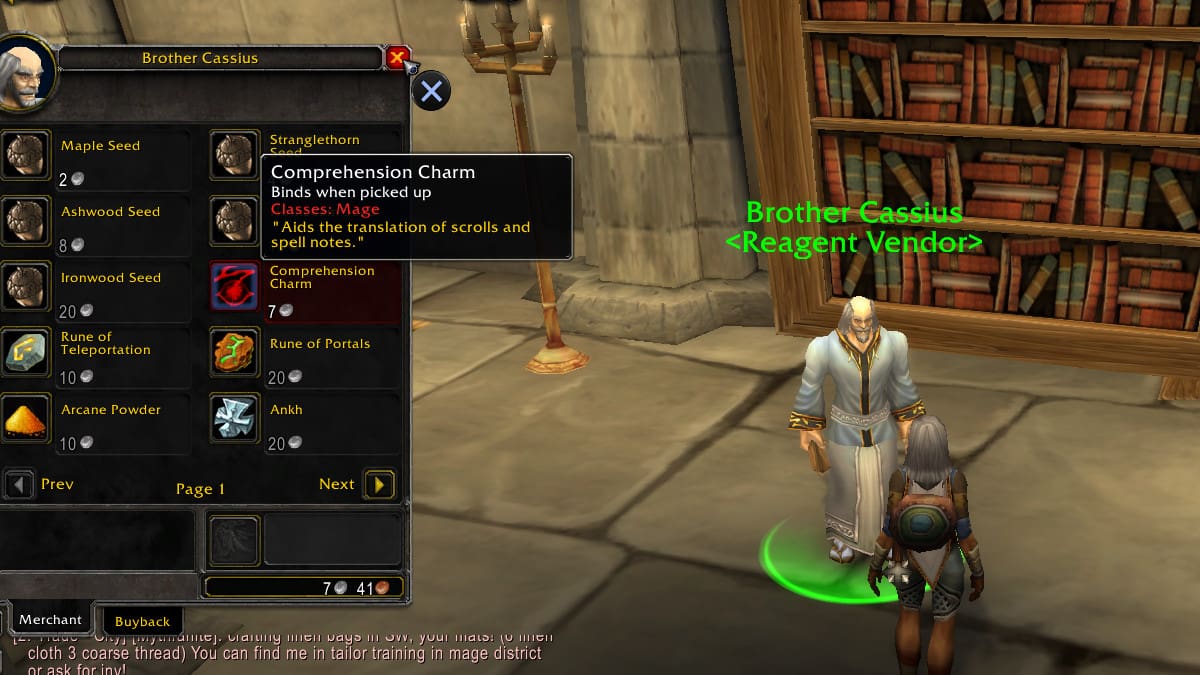Purchase the Ashwood Seed item

coord(24,220)
